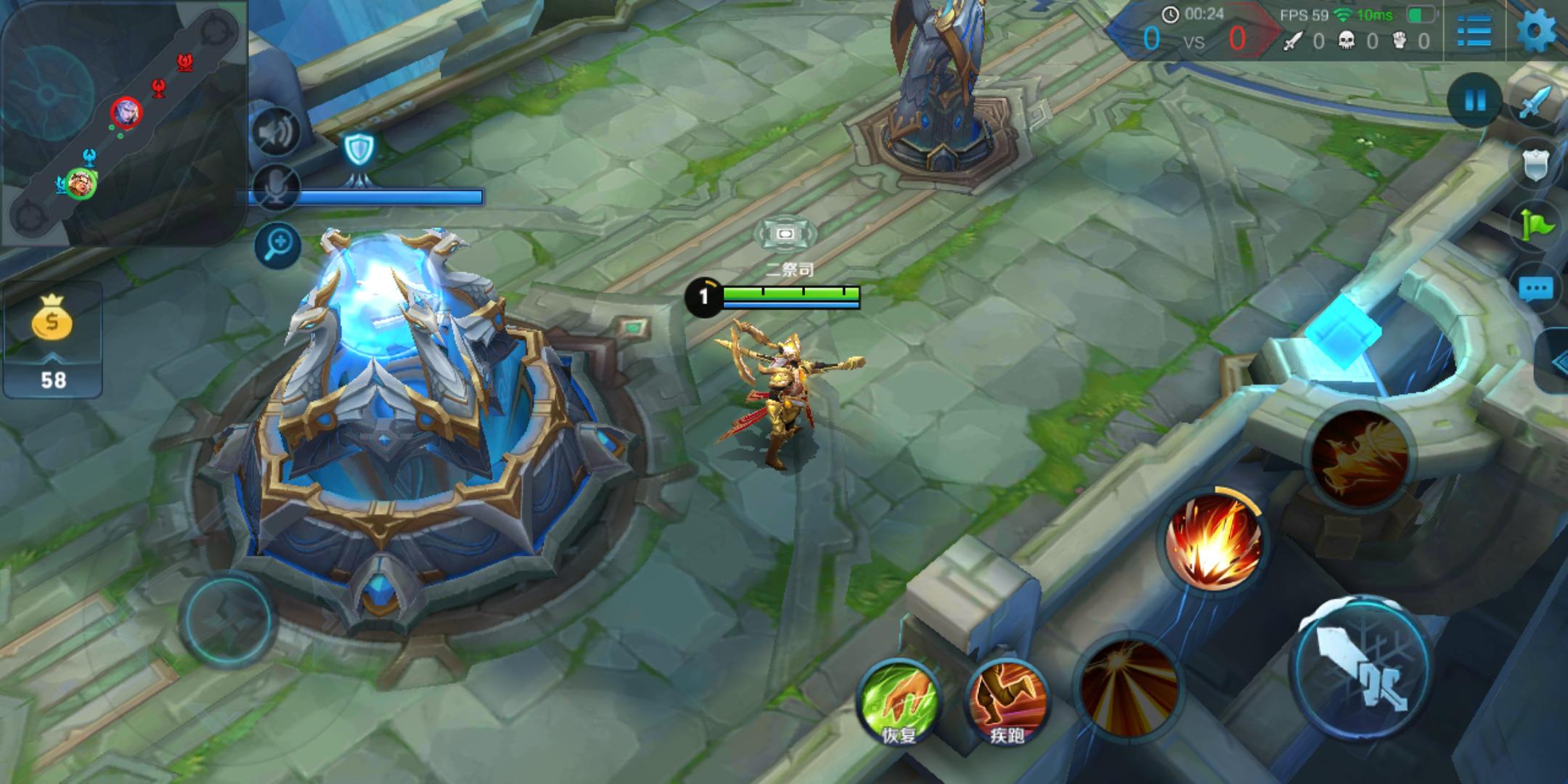Image resolution: width=1568 pixels, height=784 pixels.
Task: Toggle the microphone button
Action: coord(277,187)
